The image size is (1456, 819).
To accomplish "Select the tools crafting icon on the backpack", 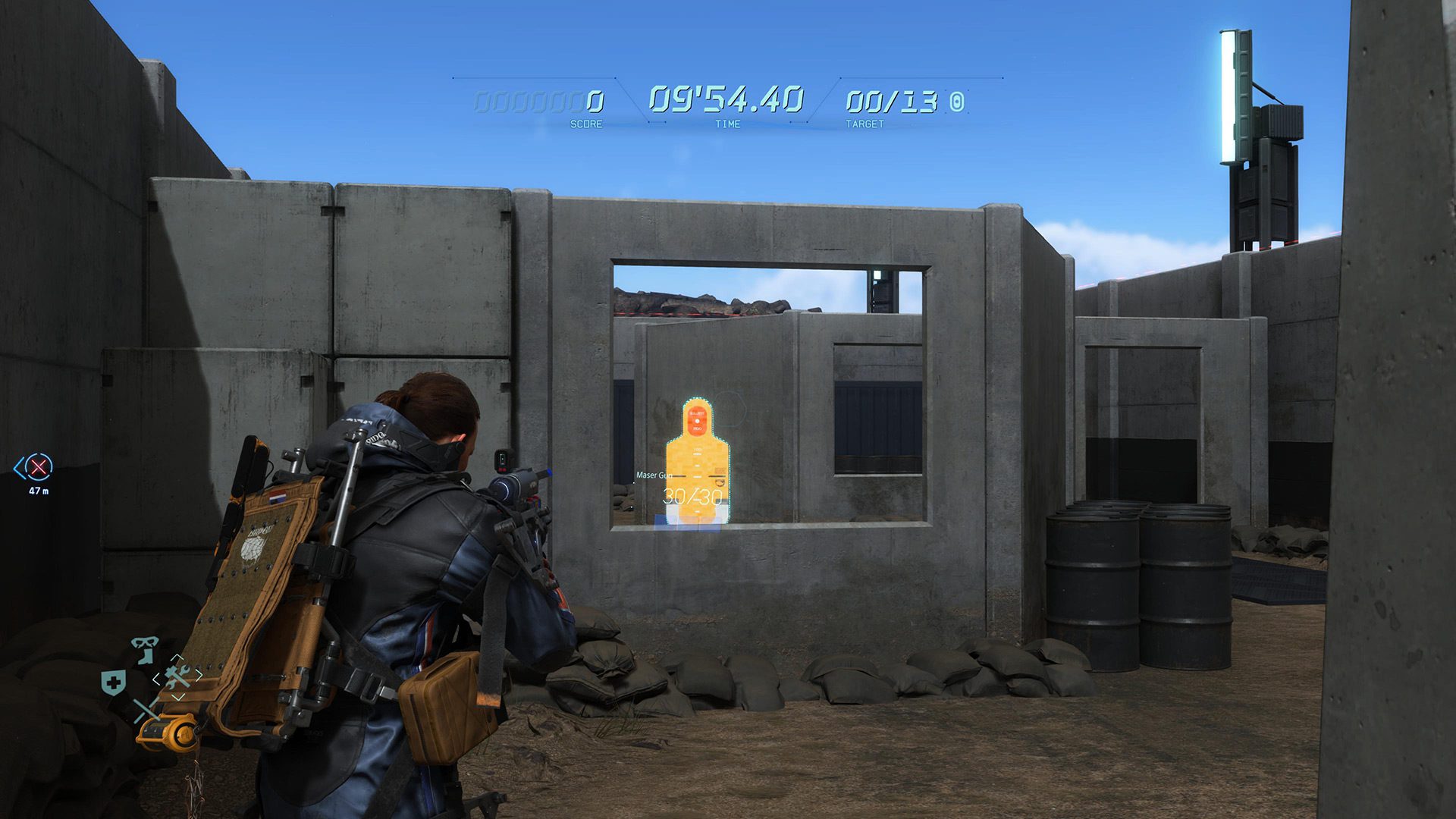I will [x=177, y=676].
